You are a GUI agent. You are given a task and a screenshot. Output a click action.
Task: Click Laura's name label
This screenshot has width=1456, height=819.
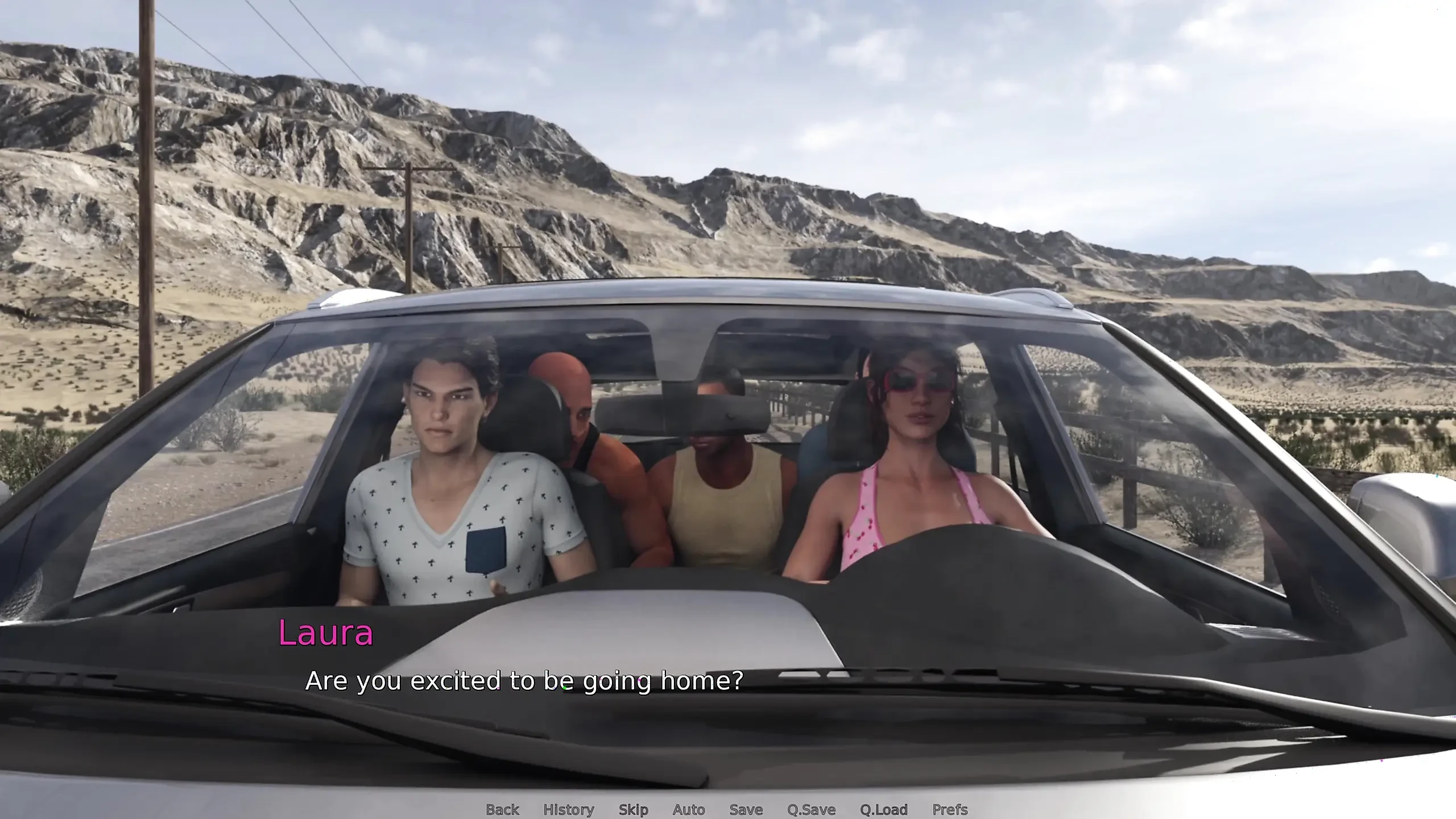click(326, 632)
